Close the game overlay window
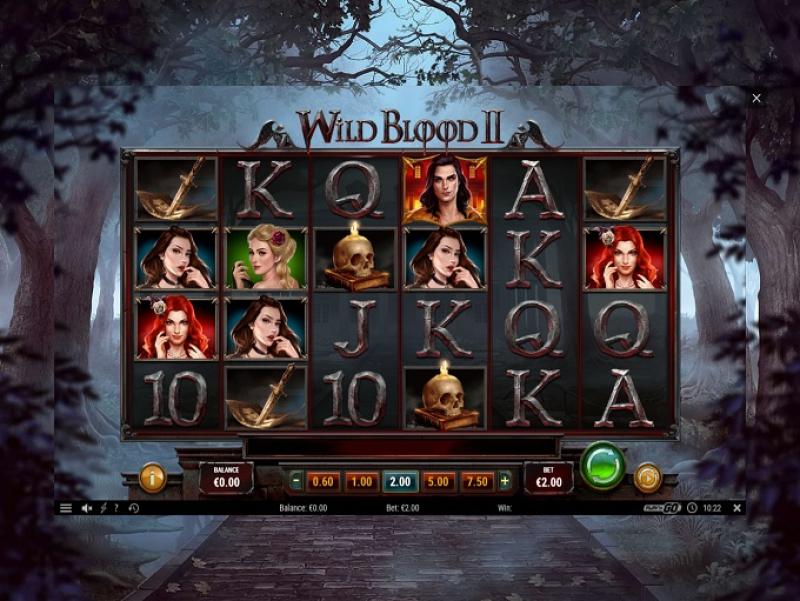Image resolution: width=800 pixels, height=601 pixels. point(756,98)
